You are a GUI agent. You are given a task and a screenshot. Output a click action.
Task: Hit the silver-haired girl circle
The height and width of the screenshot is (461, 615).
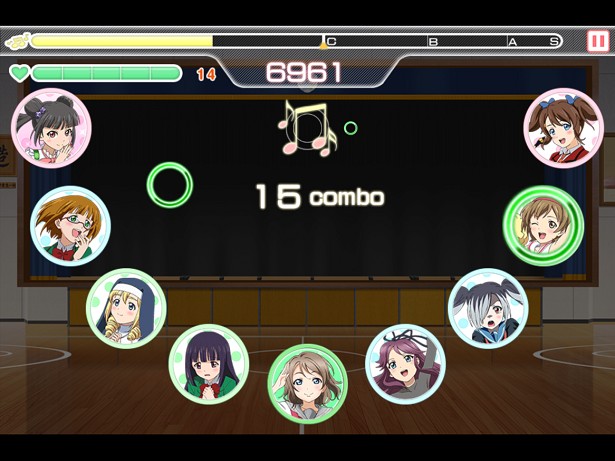click(x=488, y=307)
